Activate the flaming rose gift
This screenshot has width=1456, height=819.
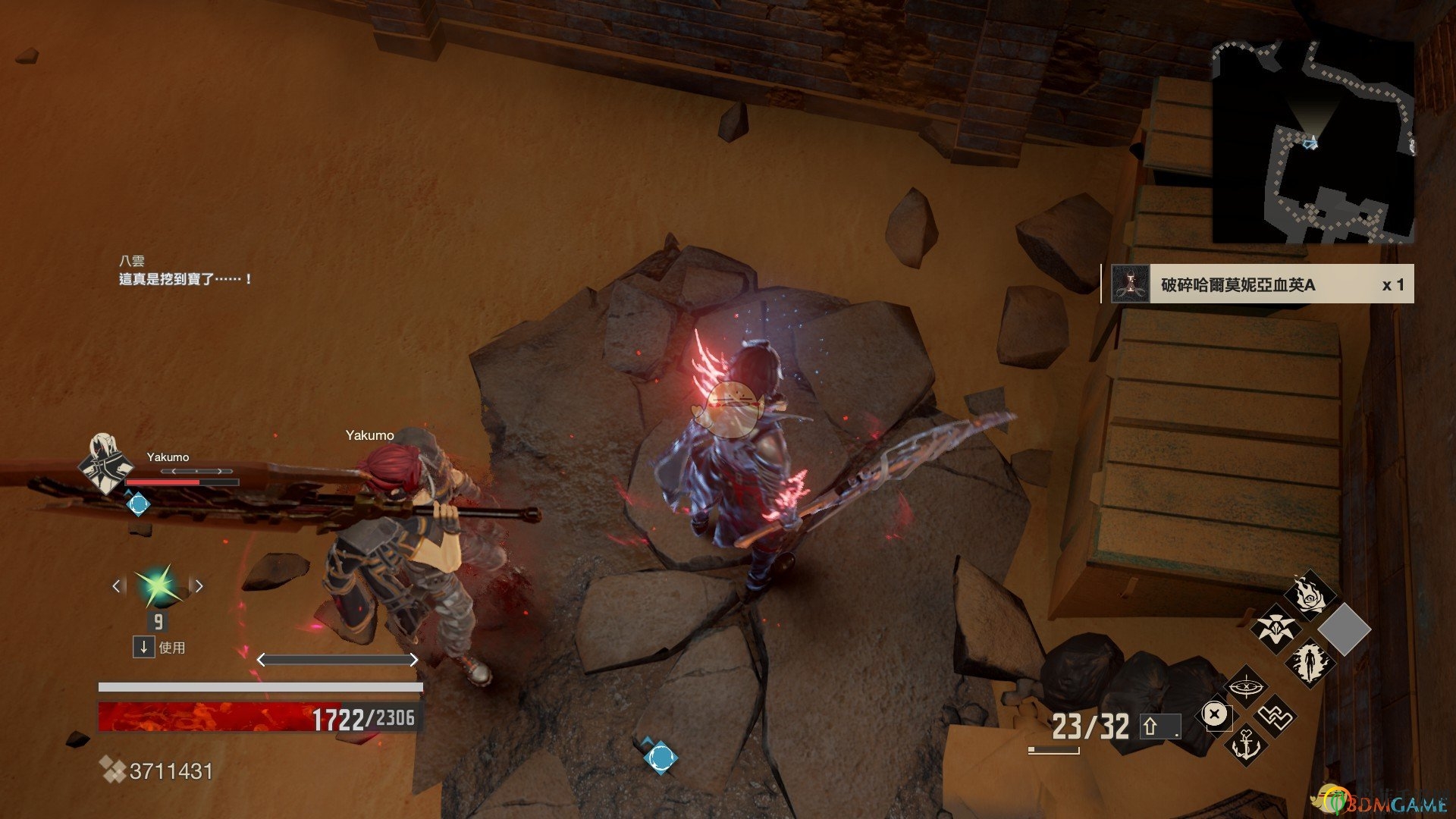(x=1310, y=595)
